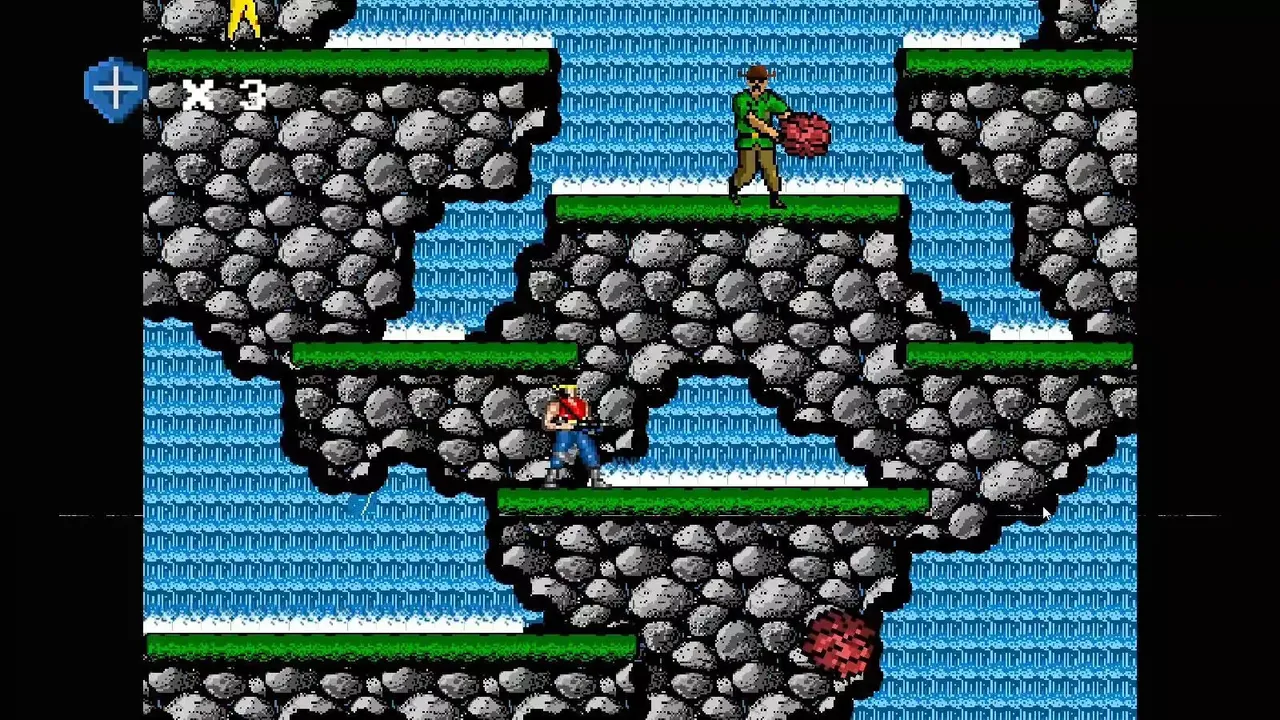Click the x 3 lives counter text

(x=225, y=95)
